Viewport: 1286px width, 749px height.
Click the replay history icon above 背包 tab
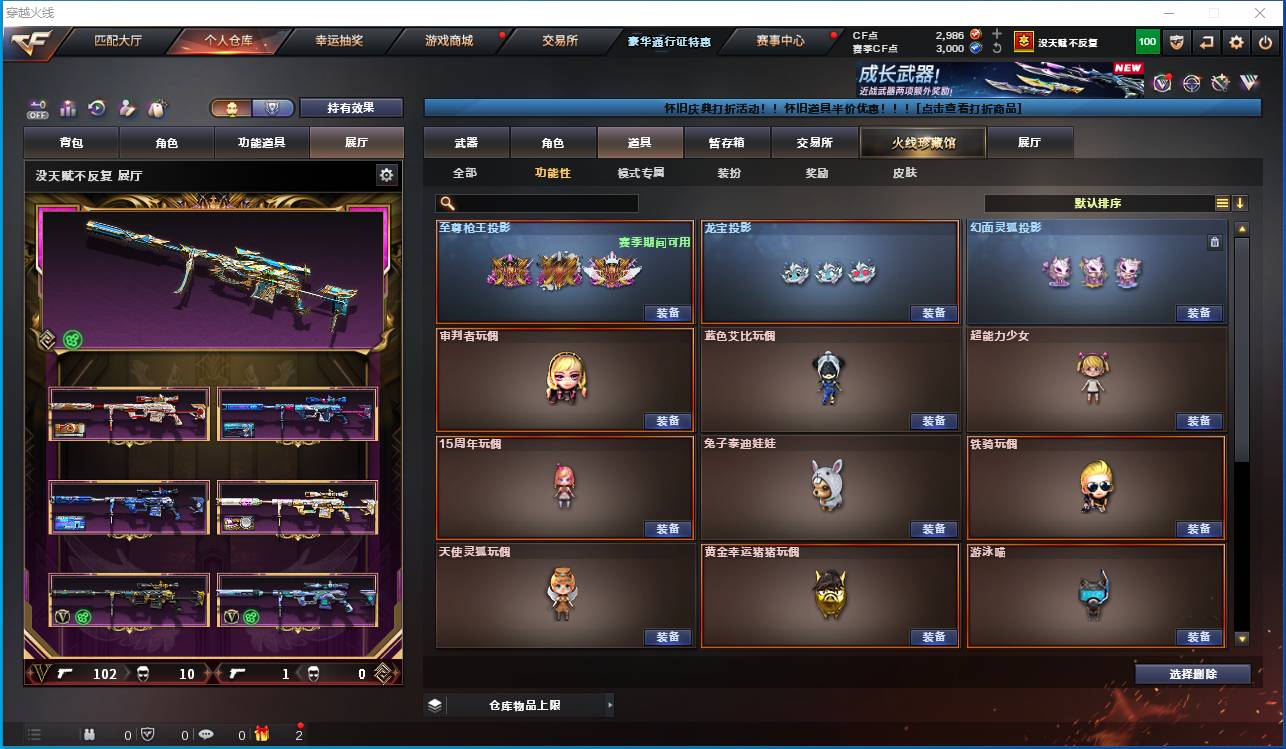96,107
